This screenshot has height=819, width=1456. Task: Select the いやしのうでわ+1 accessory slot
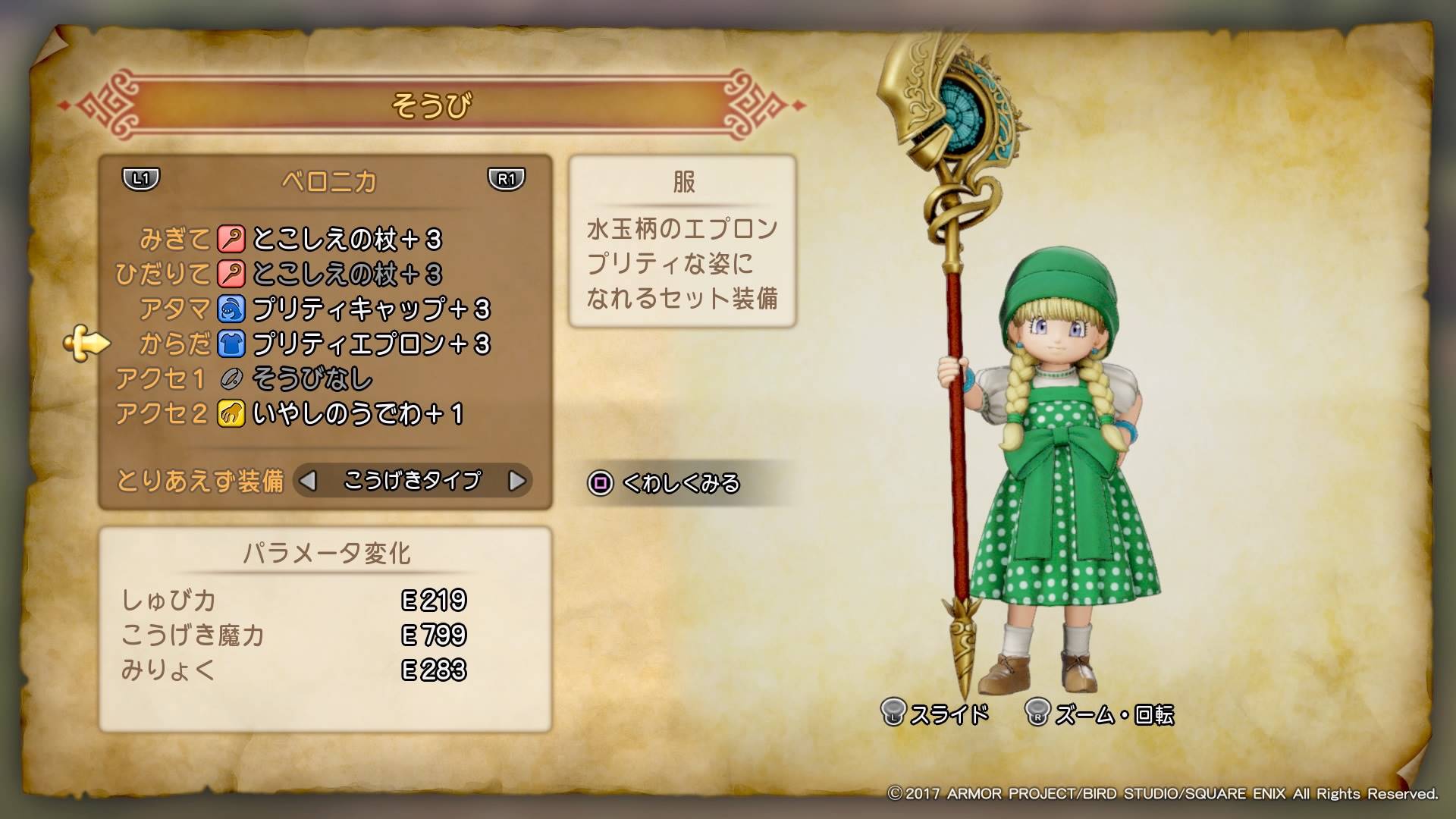coord(356,414)
